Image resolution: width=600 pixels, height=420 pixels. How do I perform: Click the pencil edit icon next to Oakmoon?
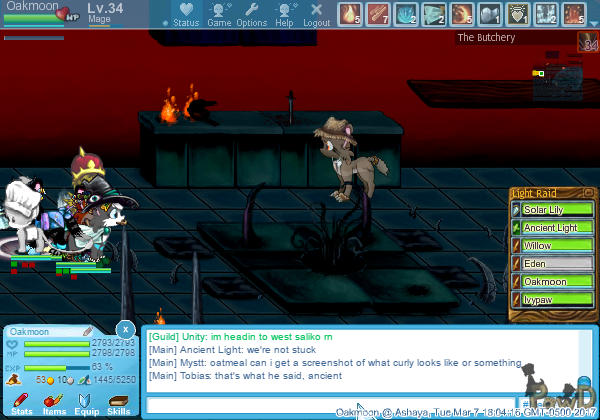[87, 331]
